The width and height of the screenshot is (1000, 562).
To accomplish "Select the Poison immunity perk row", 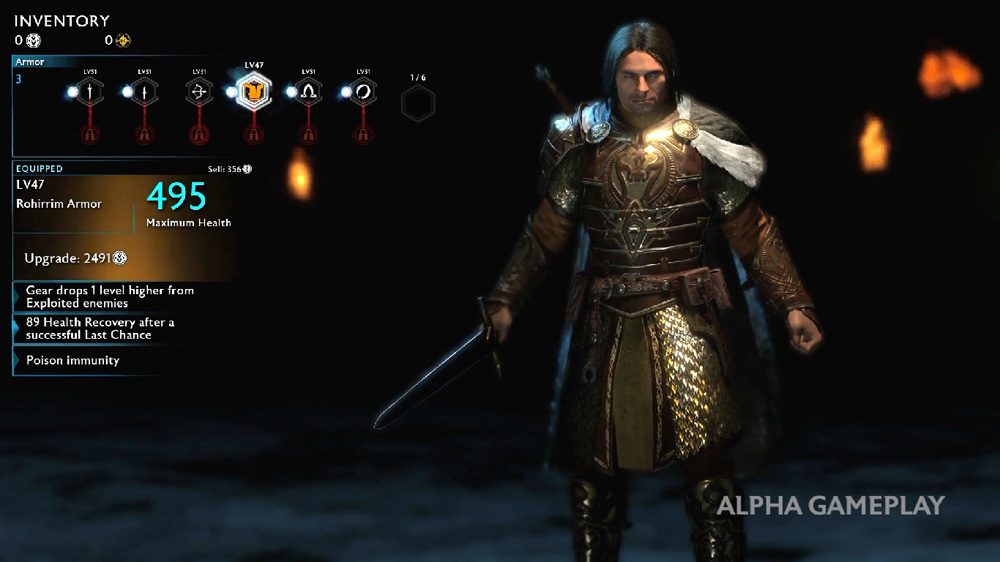I will click(x=73, y=360).
